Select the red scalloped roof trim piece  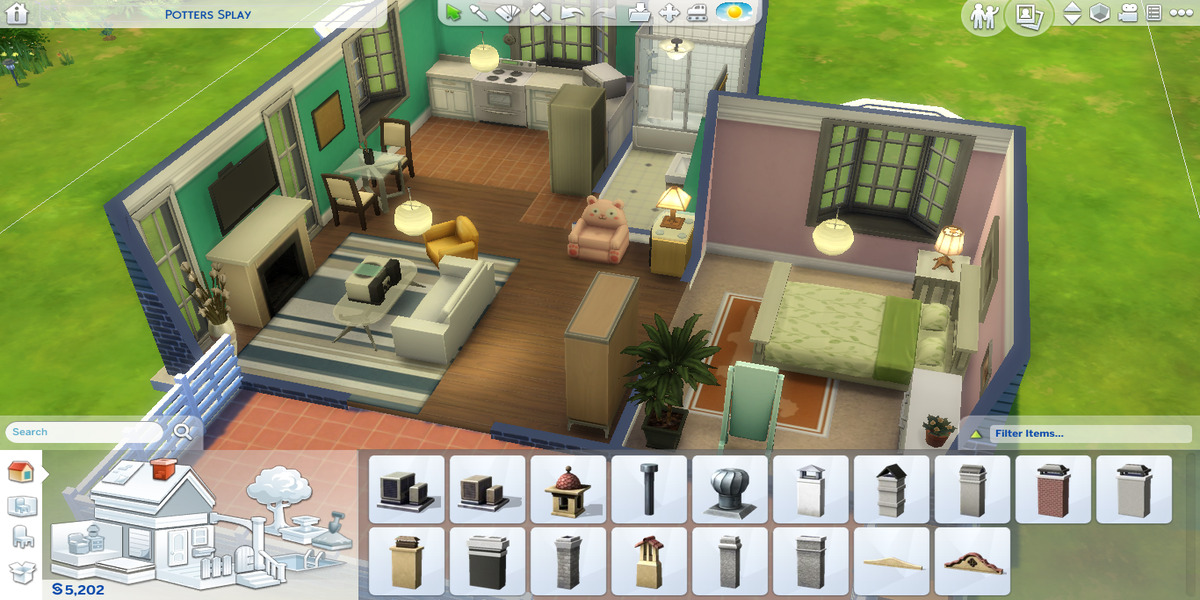pos(972,561)
